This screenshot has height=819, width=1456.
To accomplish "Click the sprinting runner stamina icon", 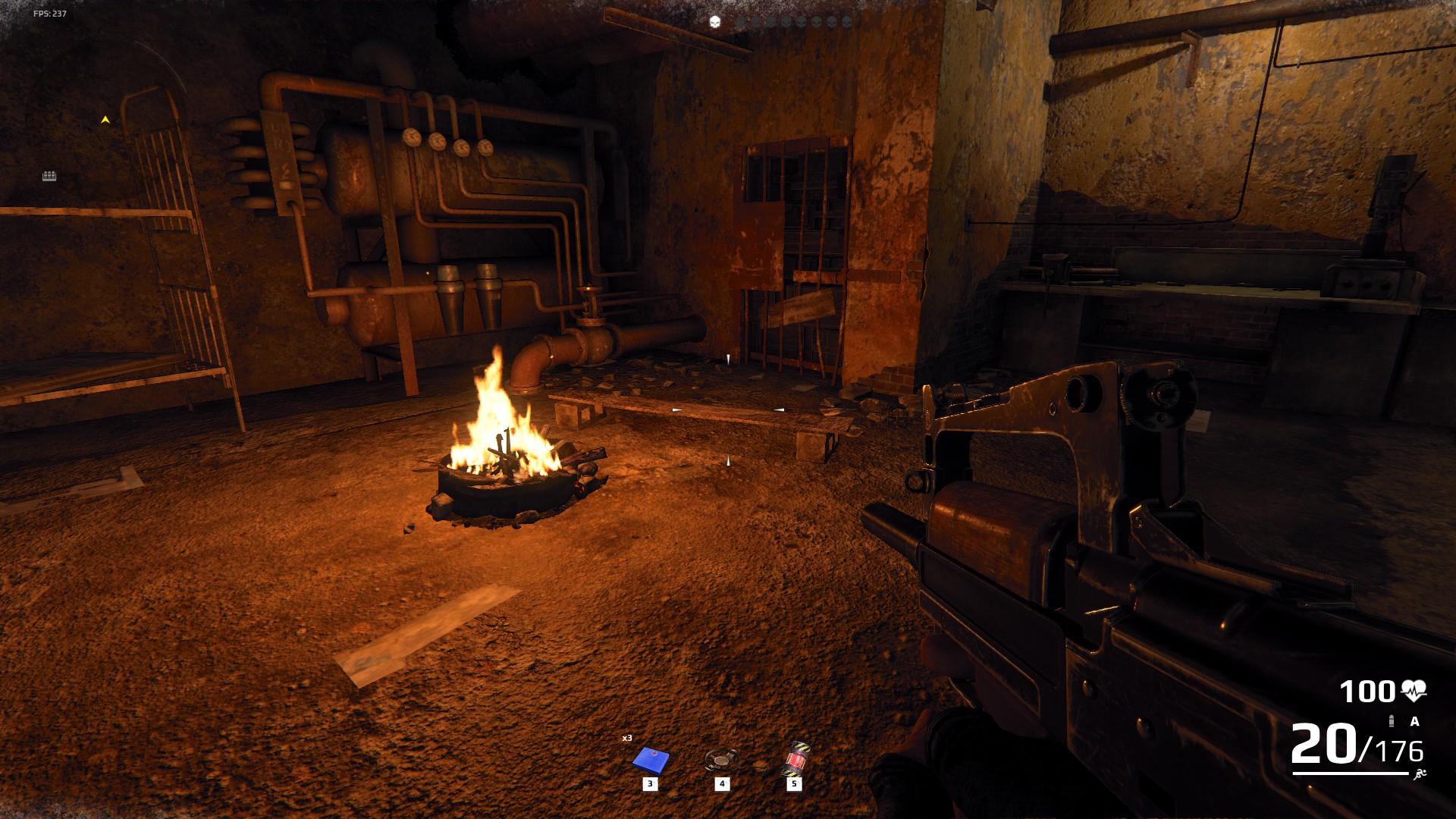I will pos(1419,773).
